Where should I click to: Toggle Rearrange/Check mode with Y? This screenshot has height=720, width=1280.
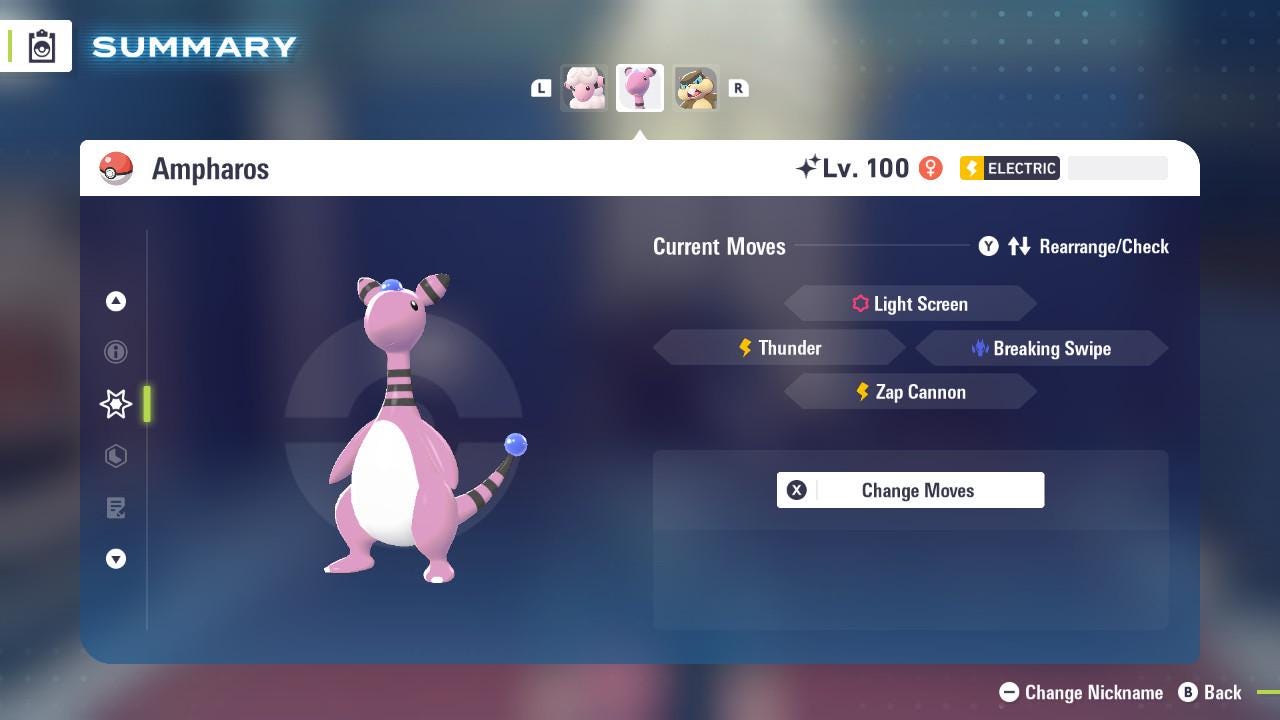pos(988,246)
